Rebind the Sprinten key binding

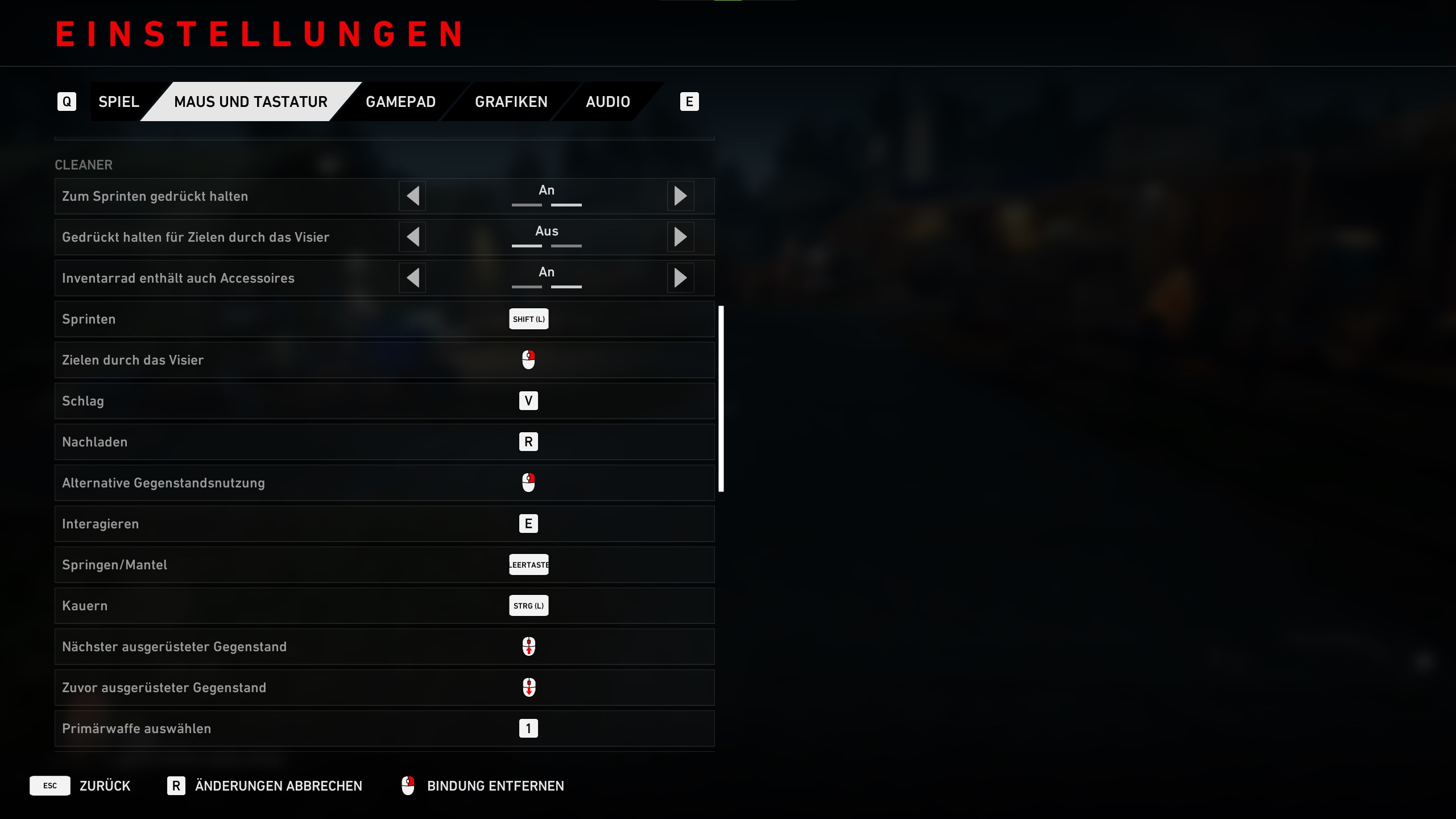click(528, 319)
